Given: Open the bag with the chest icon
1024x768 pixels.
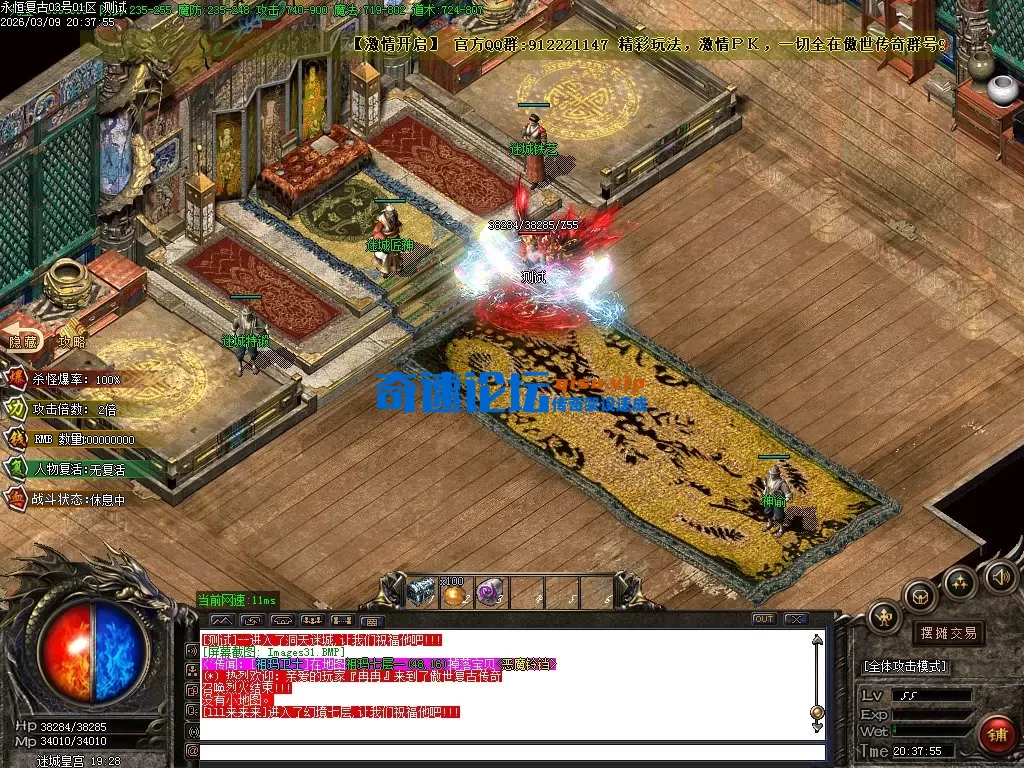Looking at the screenshot, I should (x=920, y=596).
